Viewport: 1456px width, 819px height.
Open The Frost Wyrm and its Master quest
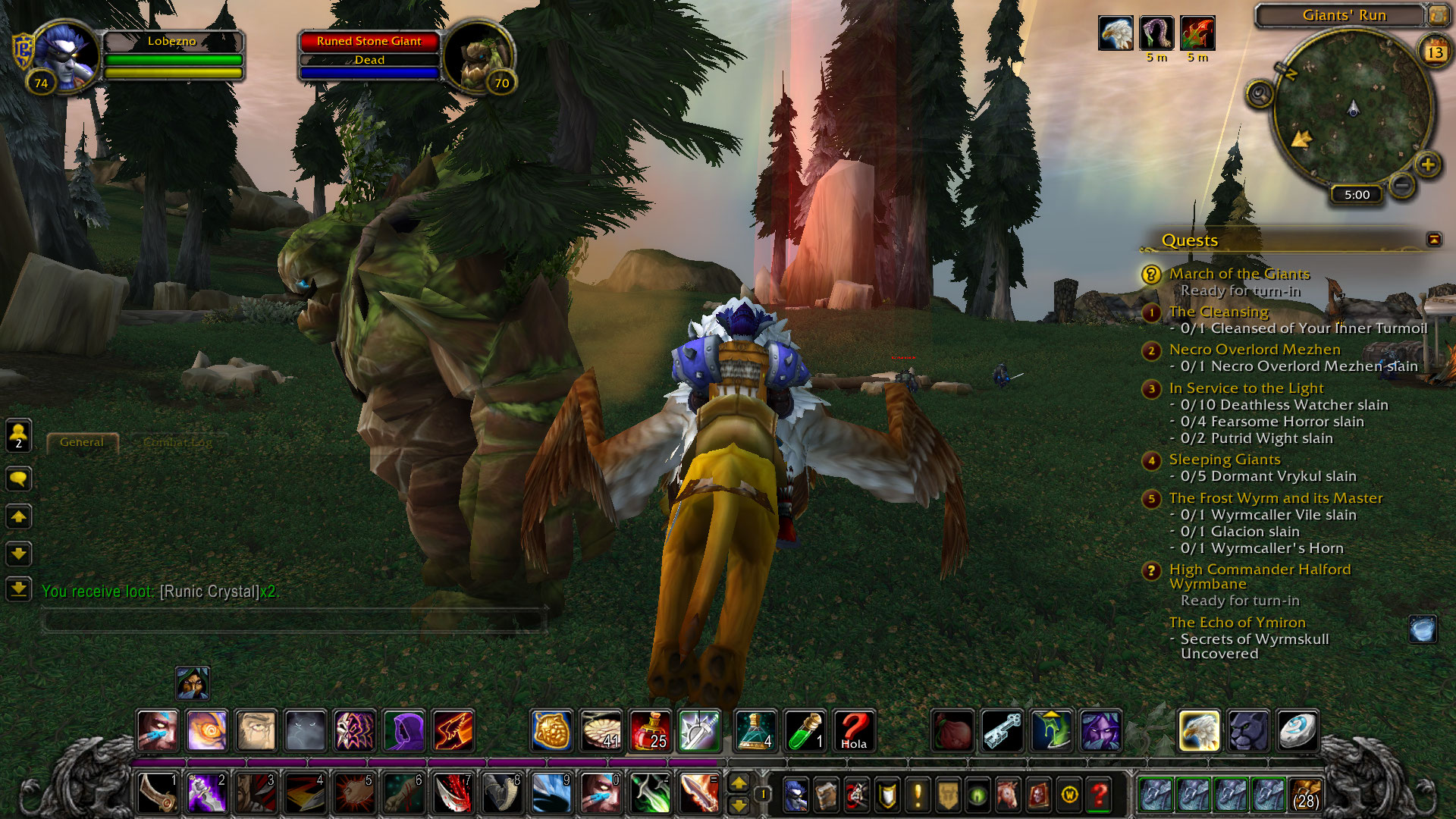click(x=1276, y=498)
